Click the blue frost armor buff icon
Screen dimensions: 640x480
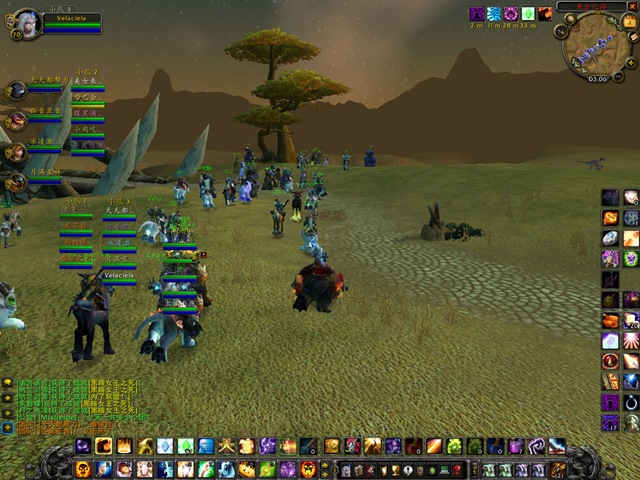[x=494, y=14]
